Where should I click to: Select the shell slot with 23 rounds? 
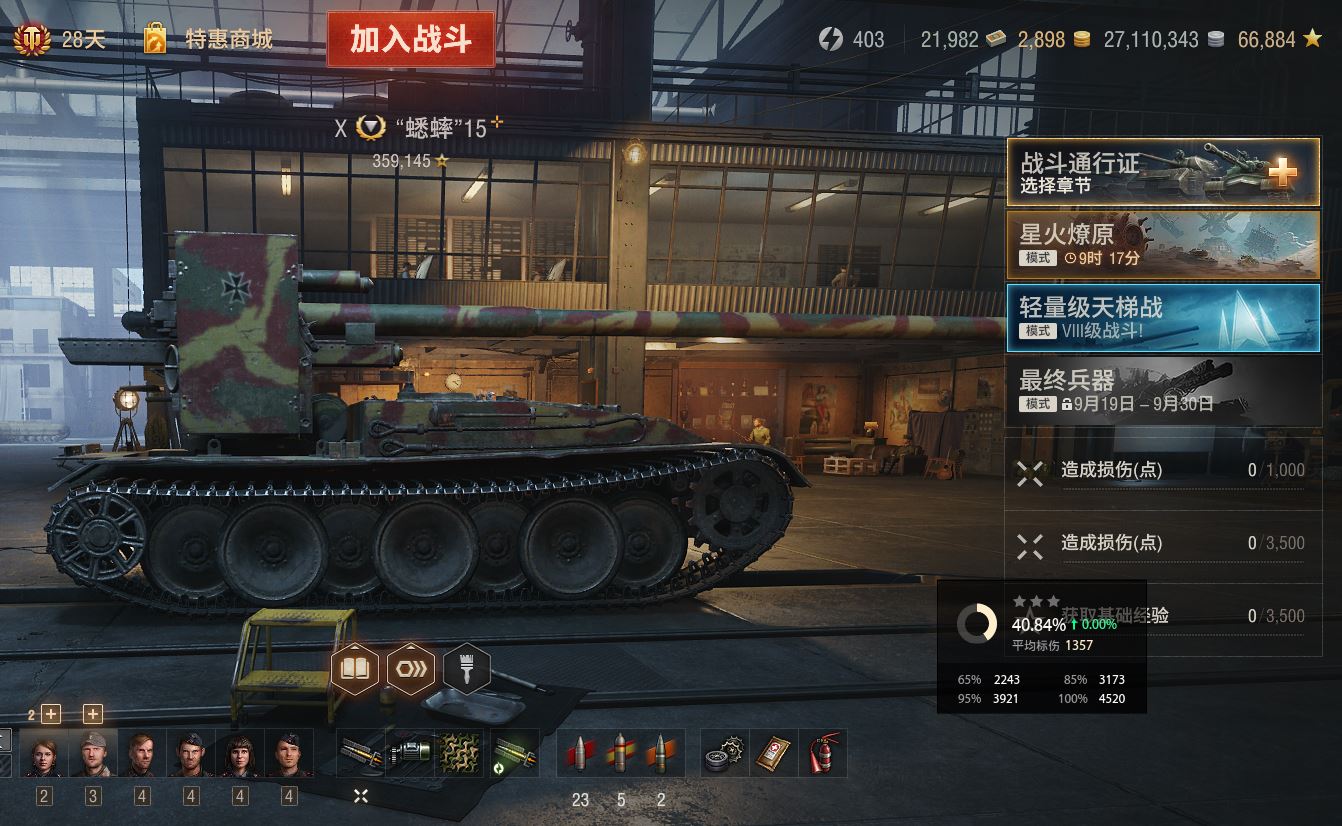click(580, 753)
